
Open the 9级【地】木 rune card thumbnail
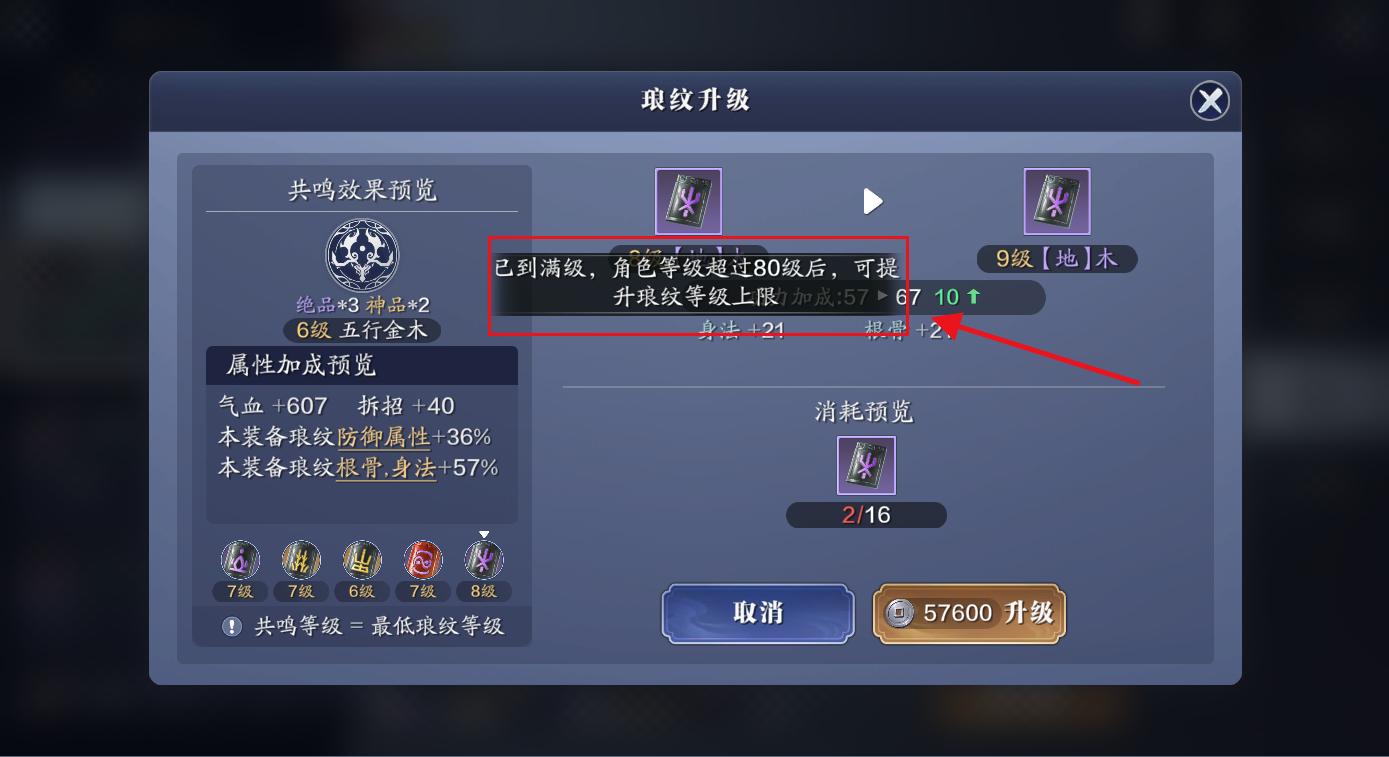coord(1056,200)
